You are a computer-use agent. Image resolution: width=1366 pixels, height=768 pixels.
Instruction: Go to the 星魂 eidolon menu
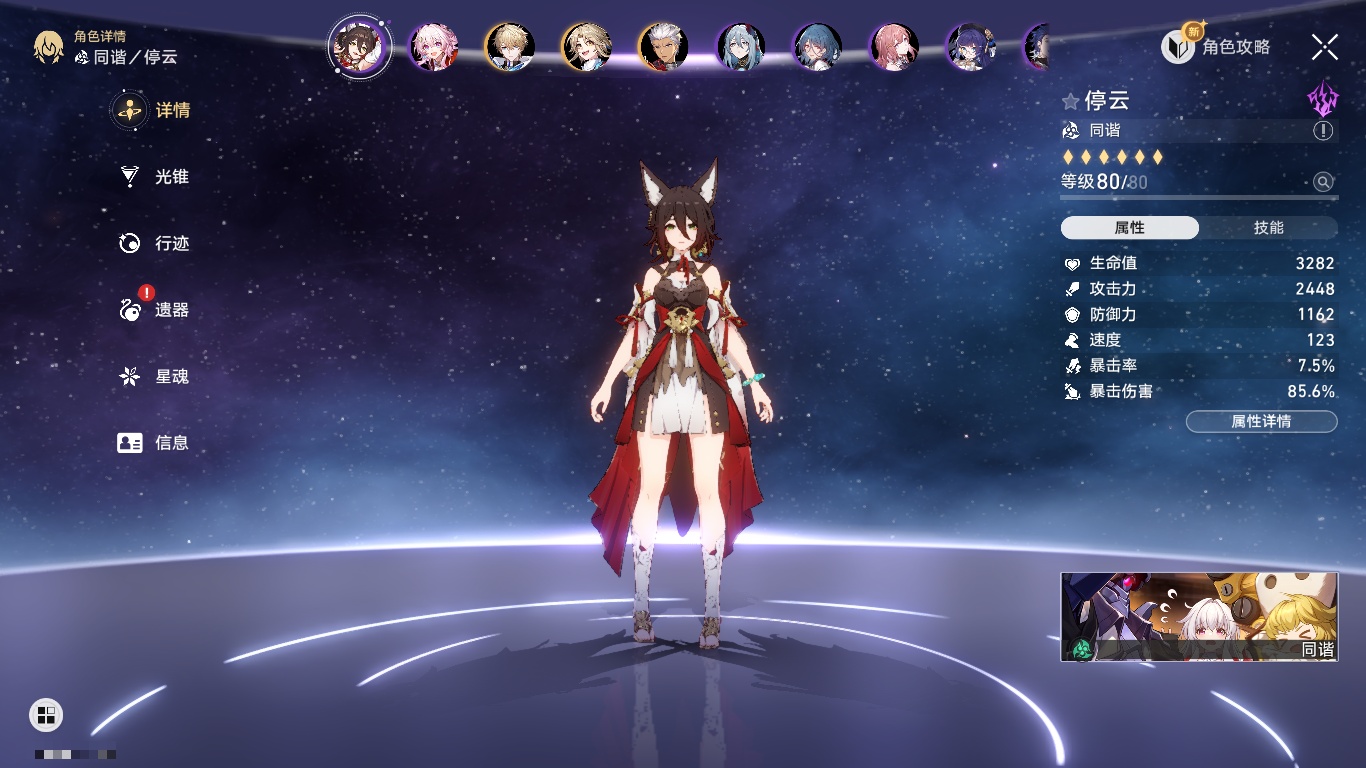[x=154, y=377]
